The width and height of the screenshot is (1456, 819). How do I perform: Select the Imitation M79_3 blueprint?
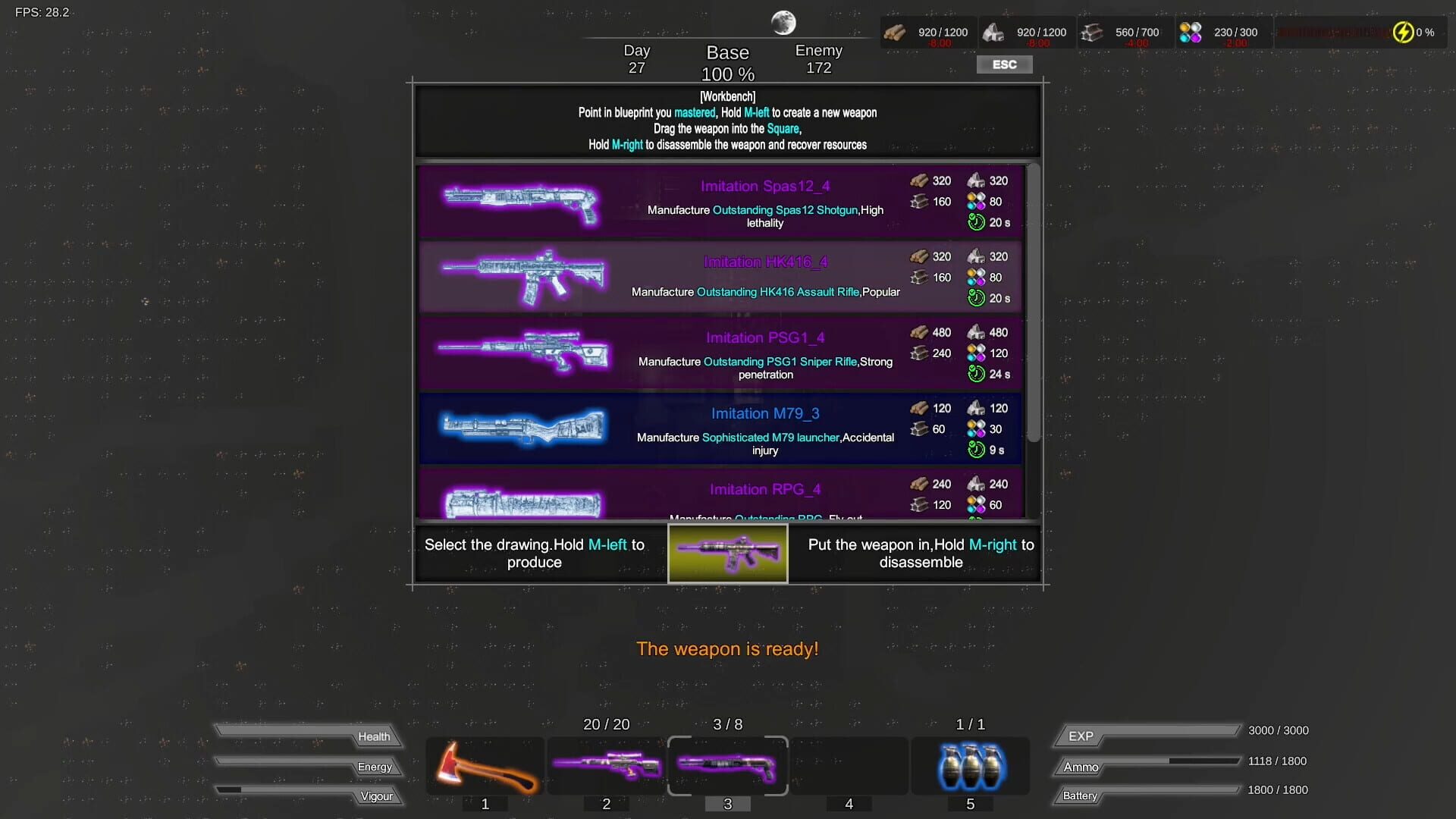coord(720,428)
